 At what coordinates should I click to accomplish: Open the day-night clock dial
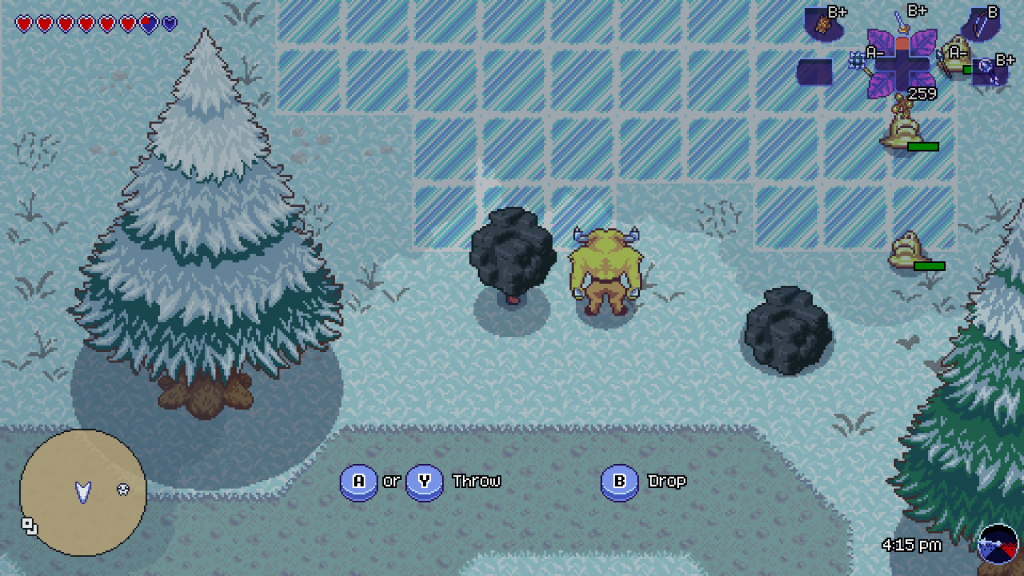(998, 544)
